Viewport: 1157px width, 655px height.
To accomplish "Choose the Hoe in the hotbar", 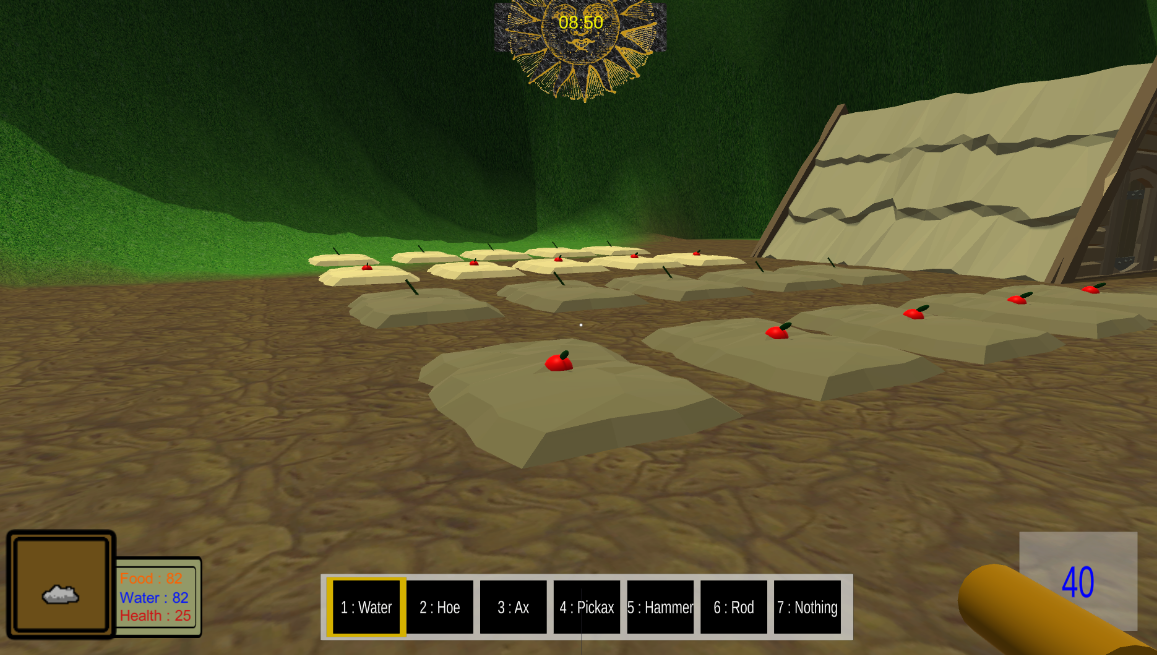I will tap(440, 607).
